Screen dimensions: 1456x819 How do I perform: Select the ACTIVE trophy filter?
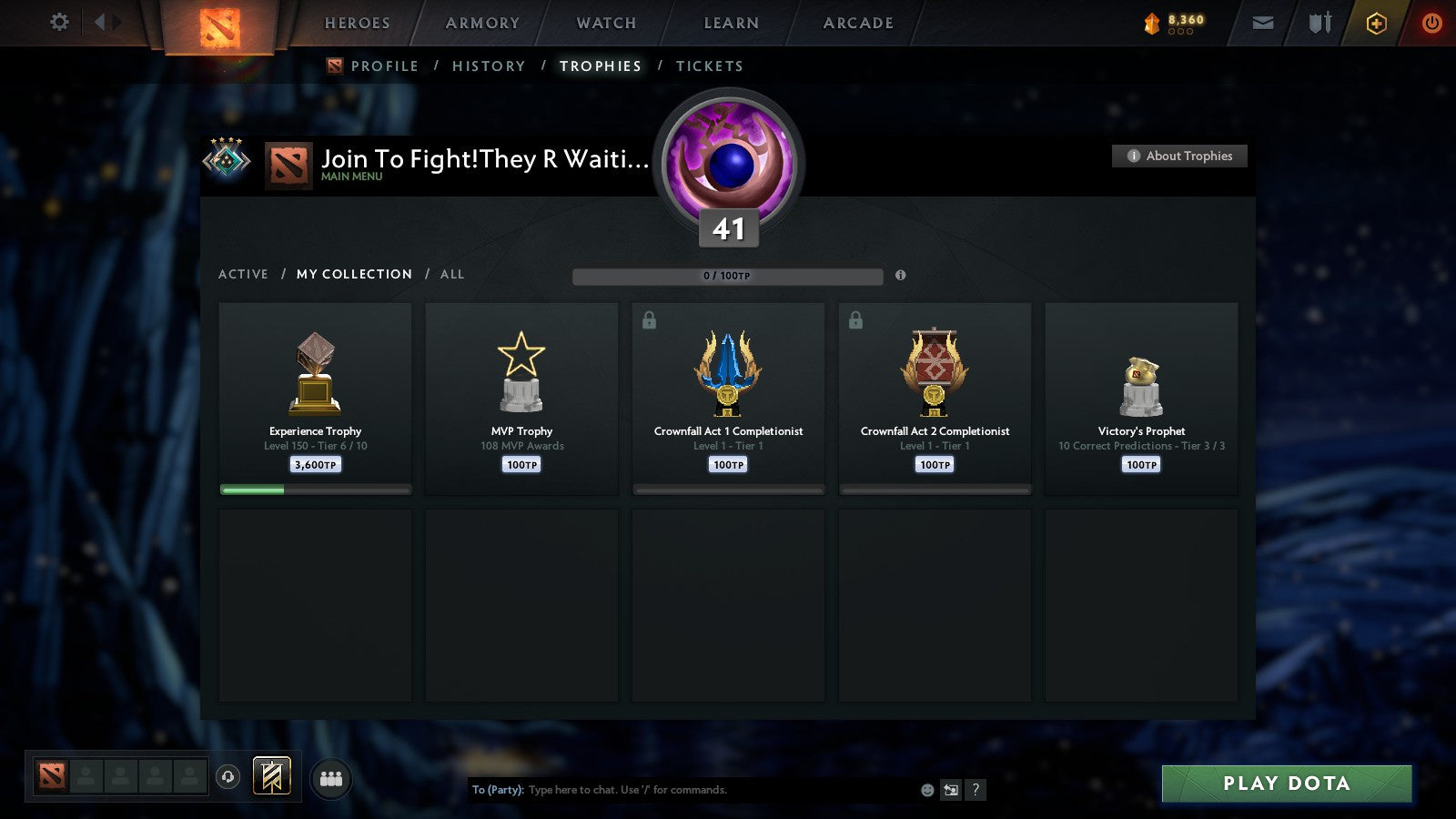(x=244, y=274)
